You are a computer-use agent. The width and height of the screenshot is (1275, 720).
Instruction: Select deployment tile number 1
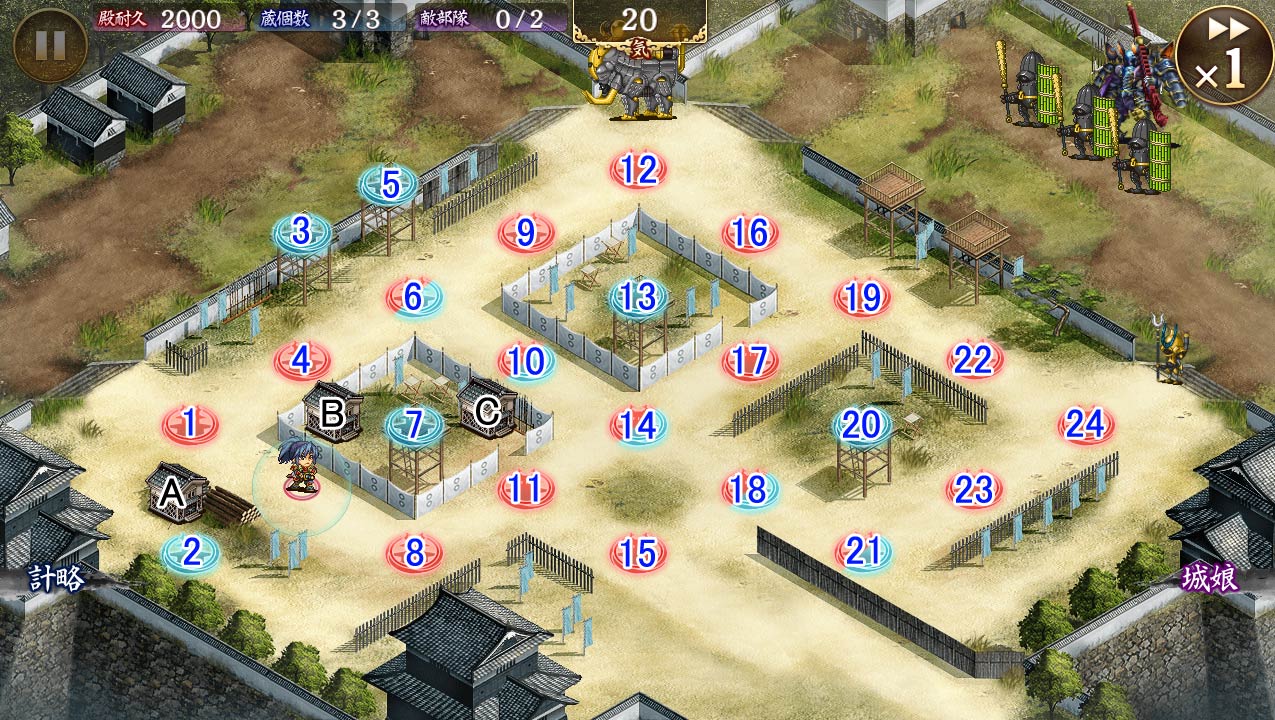190,425
